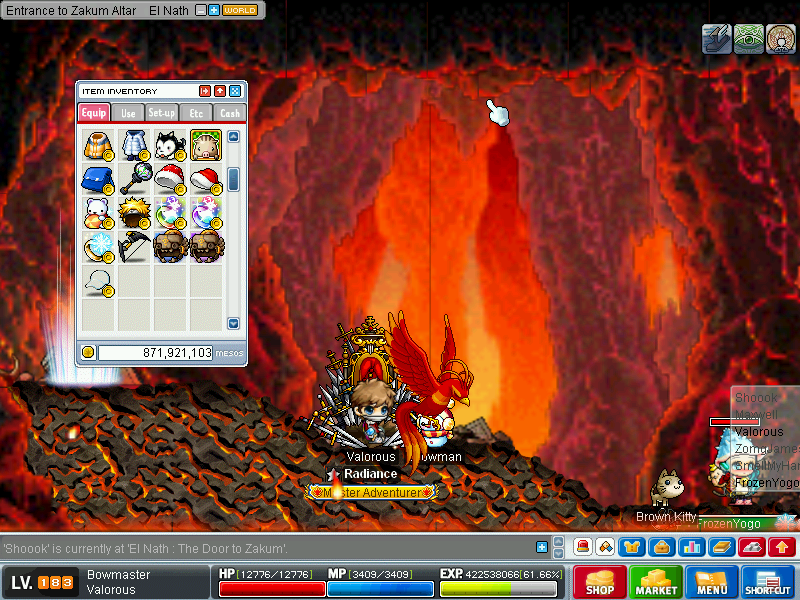Show the Cash inventory tab

[230, 113]
